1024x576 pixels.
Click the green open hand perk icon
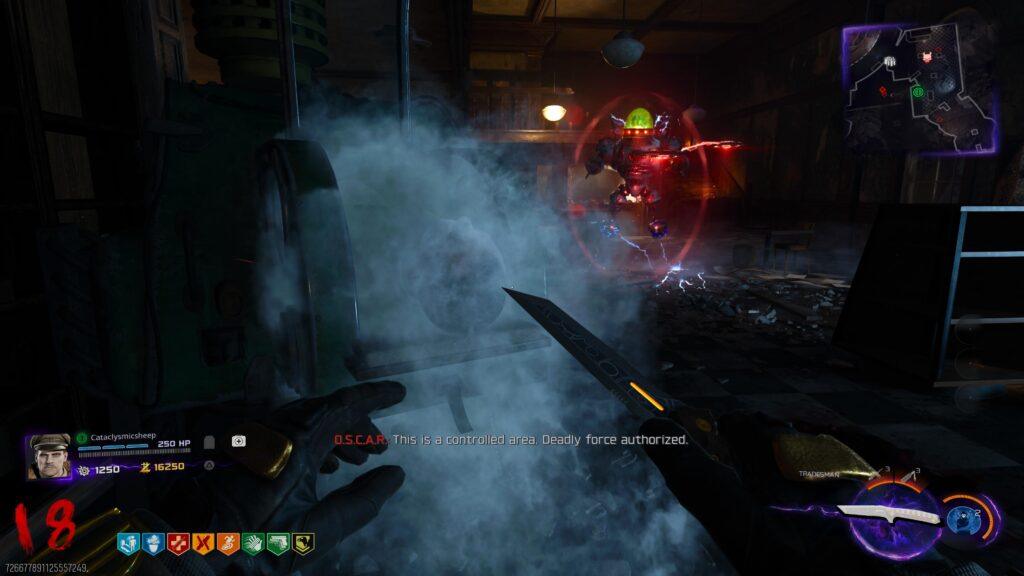[x=253, y=543]
